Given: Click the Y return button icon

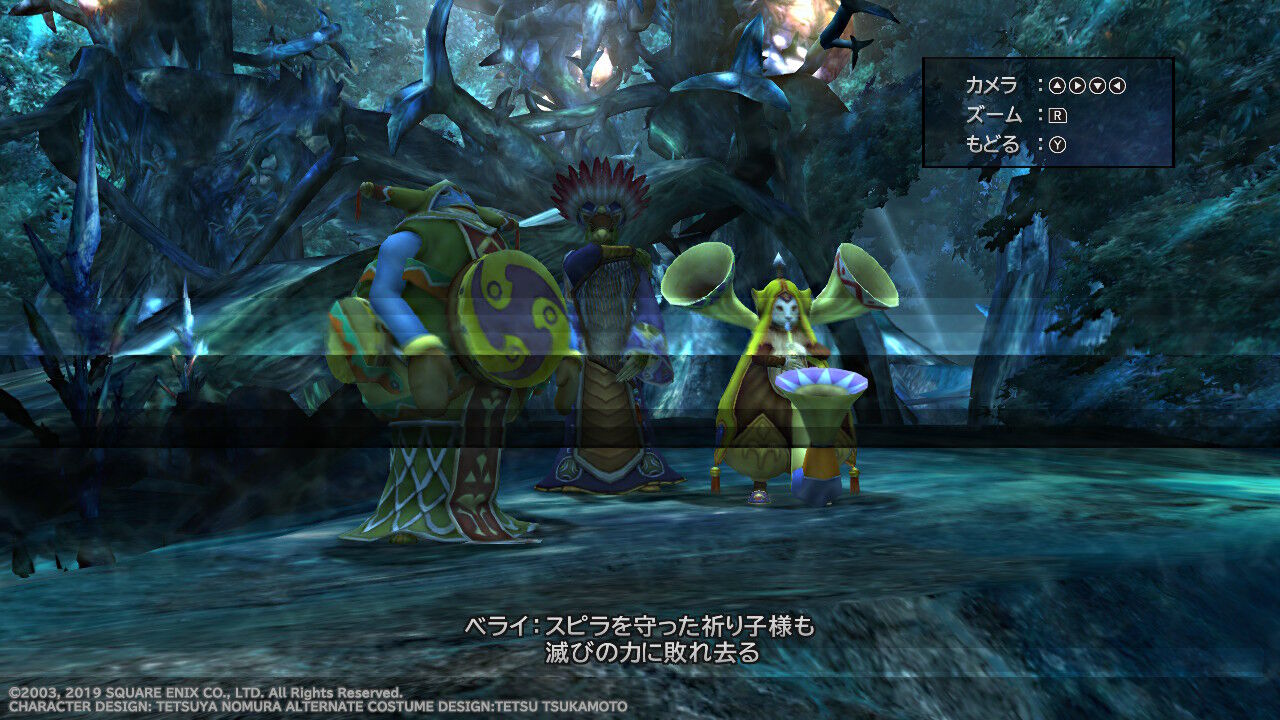Looking at the screenshot, I should coord(1058,145).
